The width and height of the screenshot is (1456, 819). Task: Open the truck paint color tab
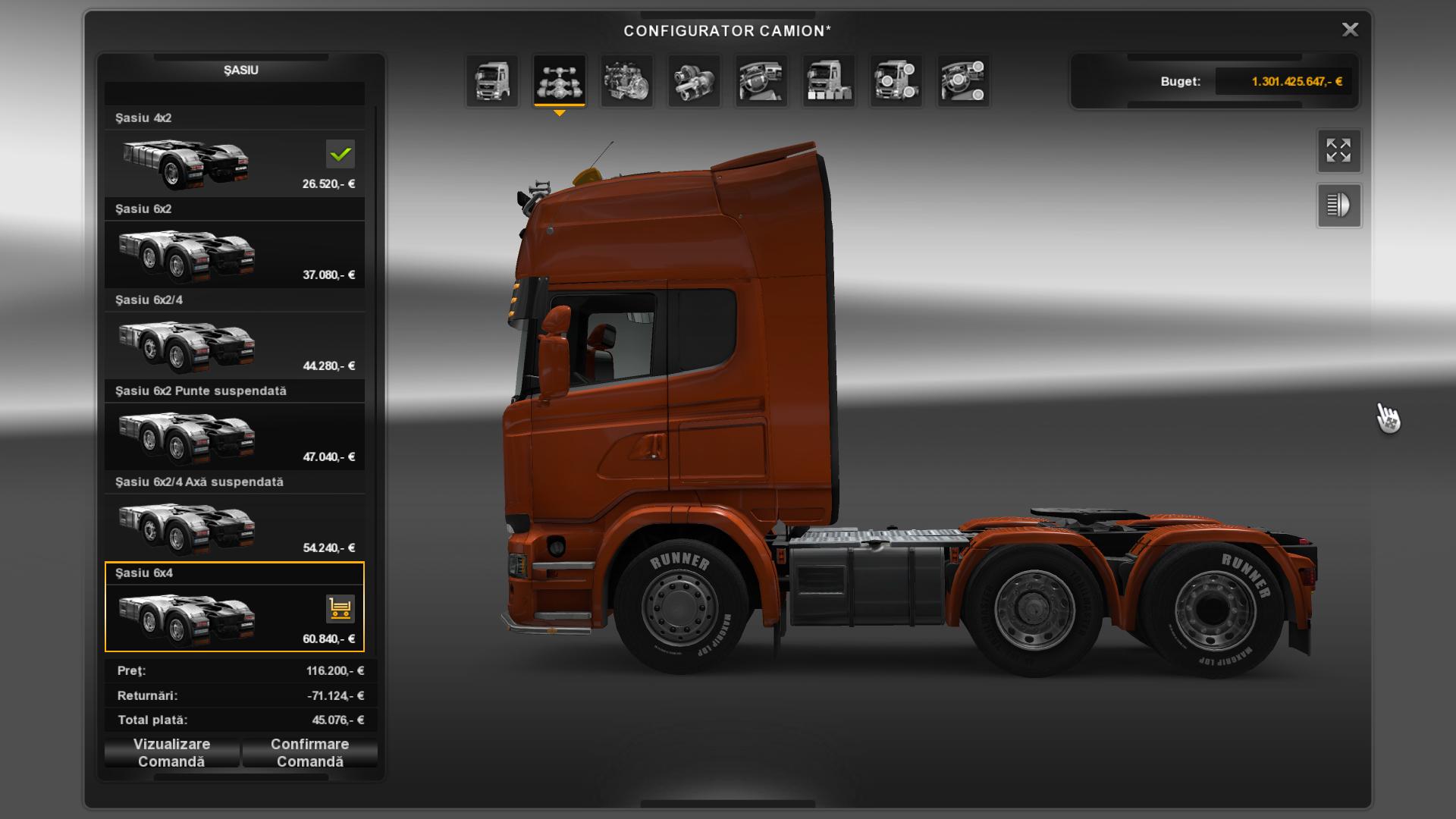[829, 81]
